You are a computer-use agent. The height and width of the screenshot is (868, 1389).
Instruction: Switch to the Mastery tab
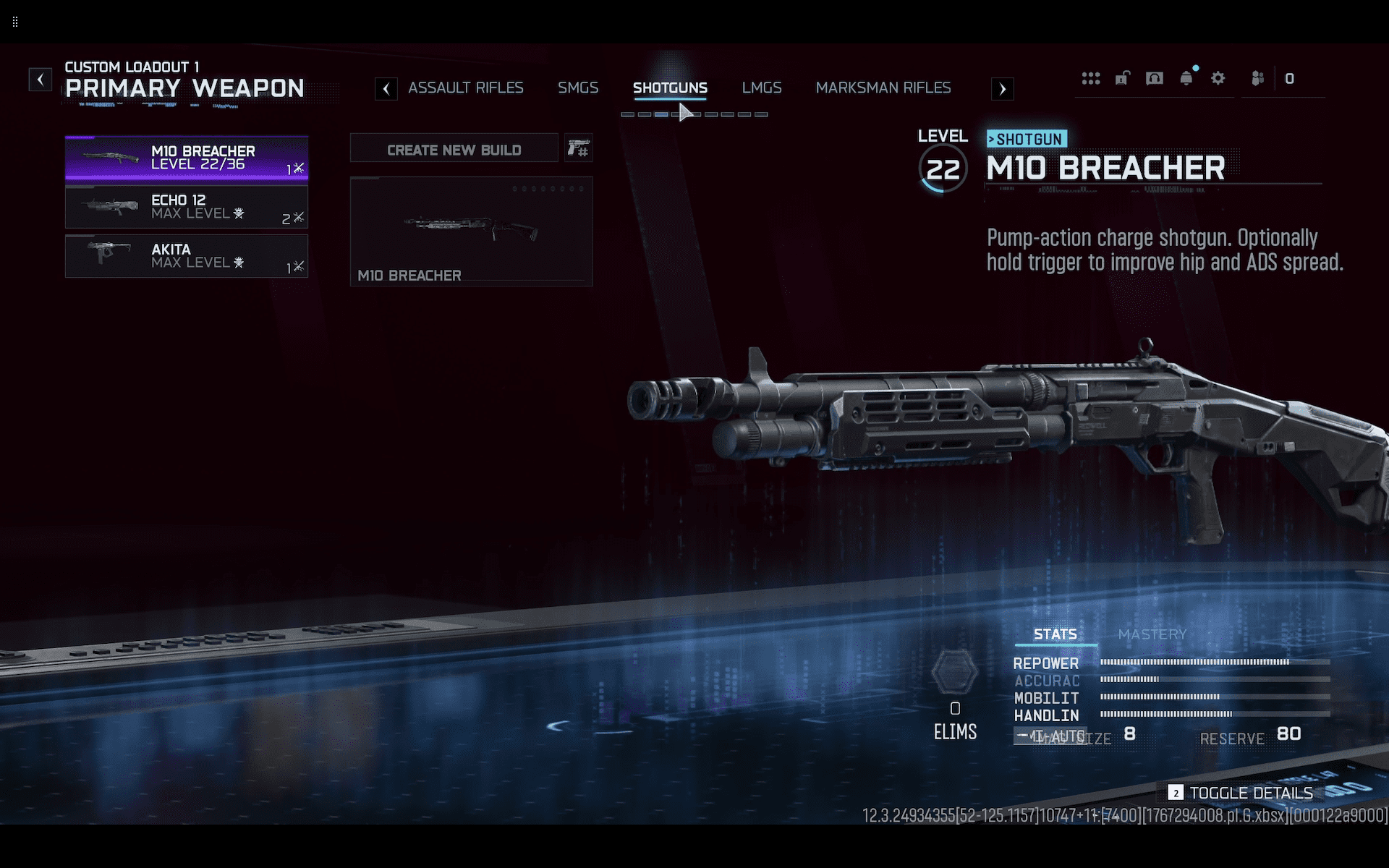click(1152, 634)
